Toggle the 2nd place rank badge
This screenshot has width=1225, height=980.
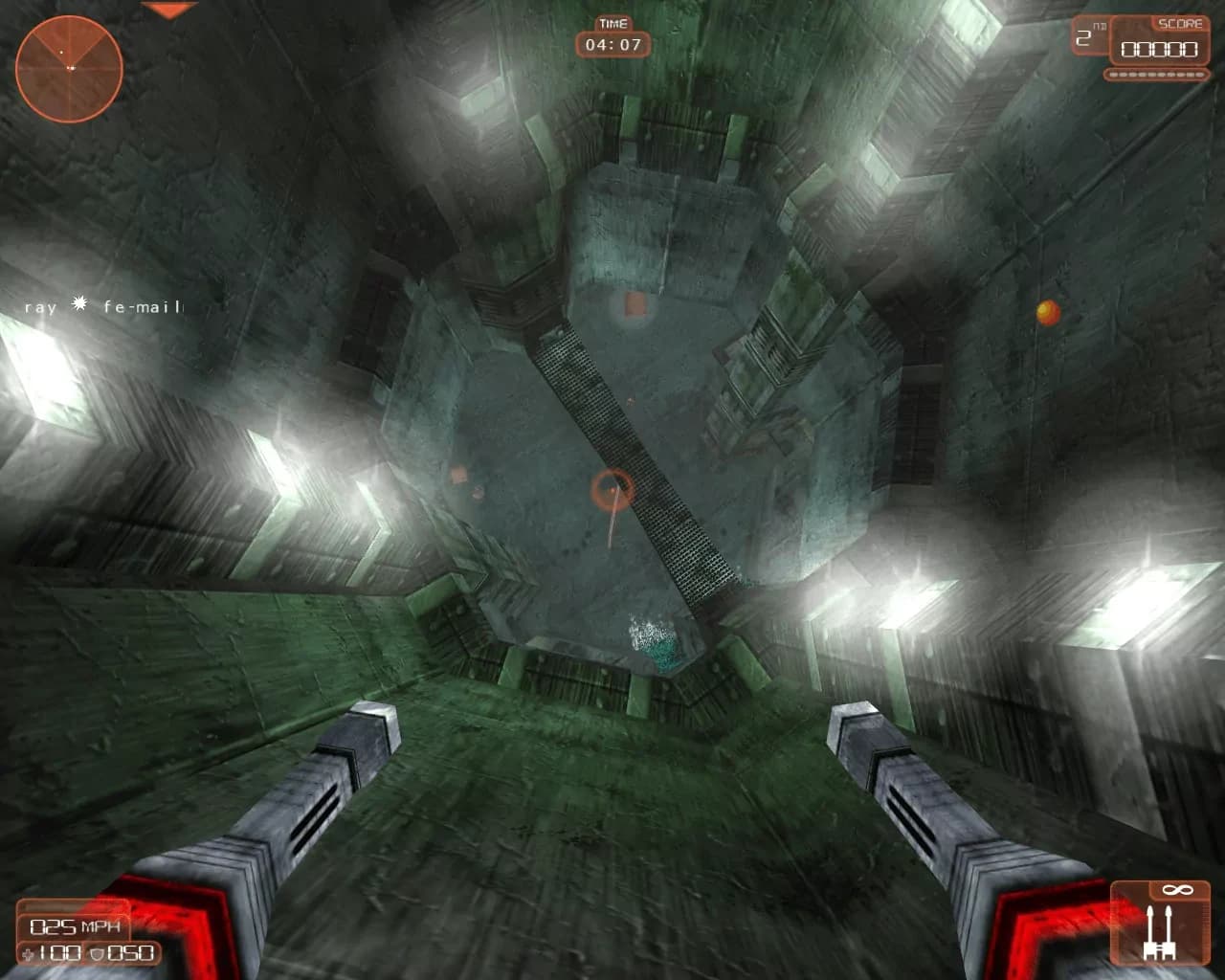point(1089,36)
